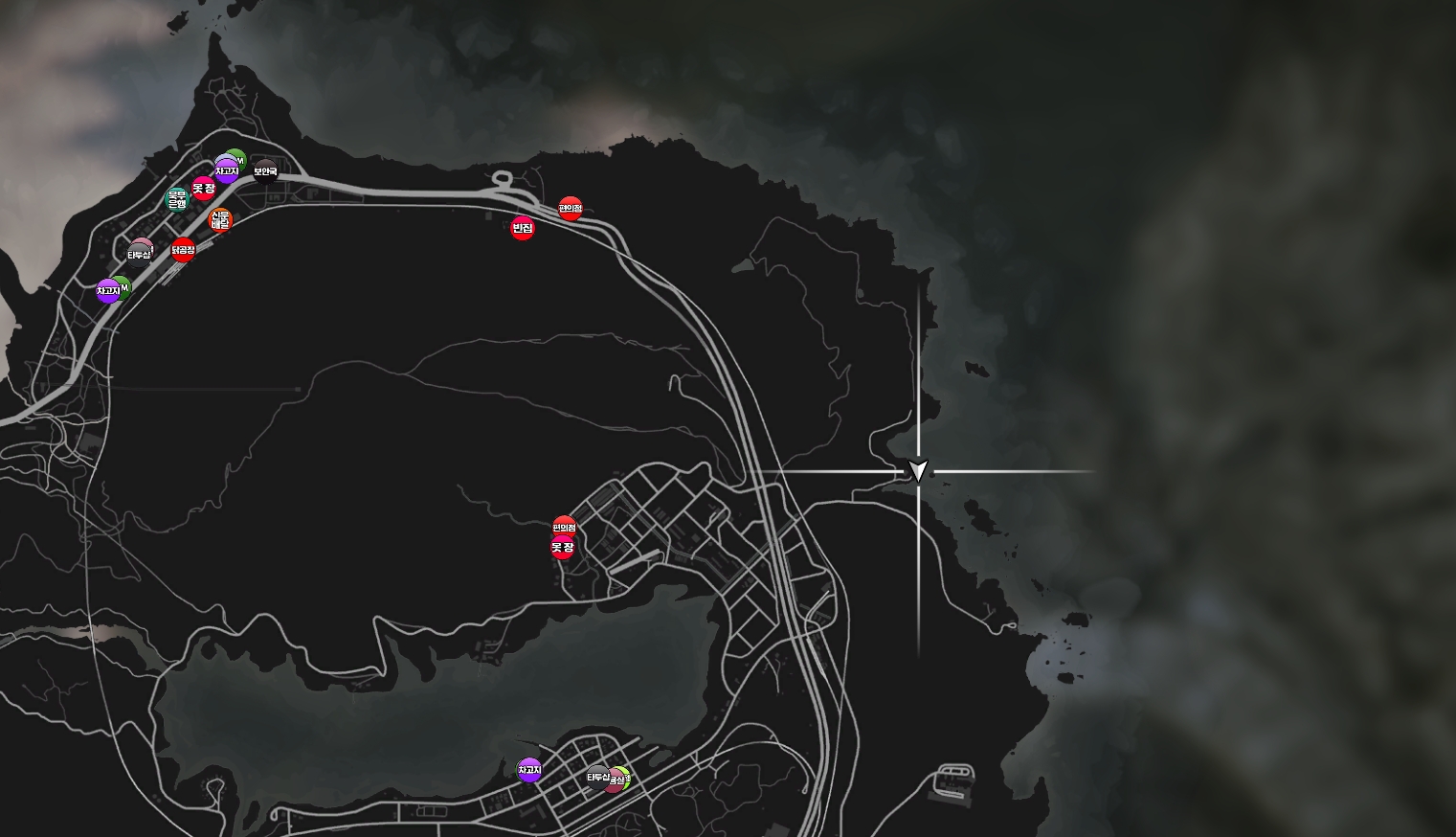Select the black 보안국 map marker

pyautogui.click(x=265, y=172)
